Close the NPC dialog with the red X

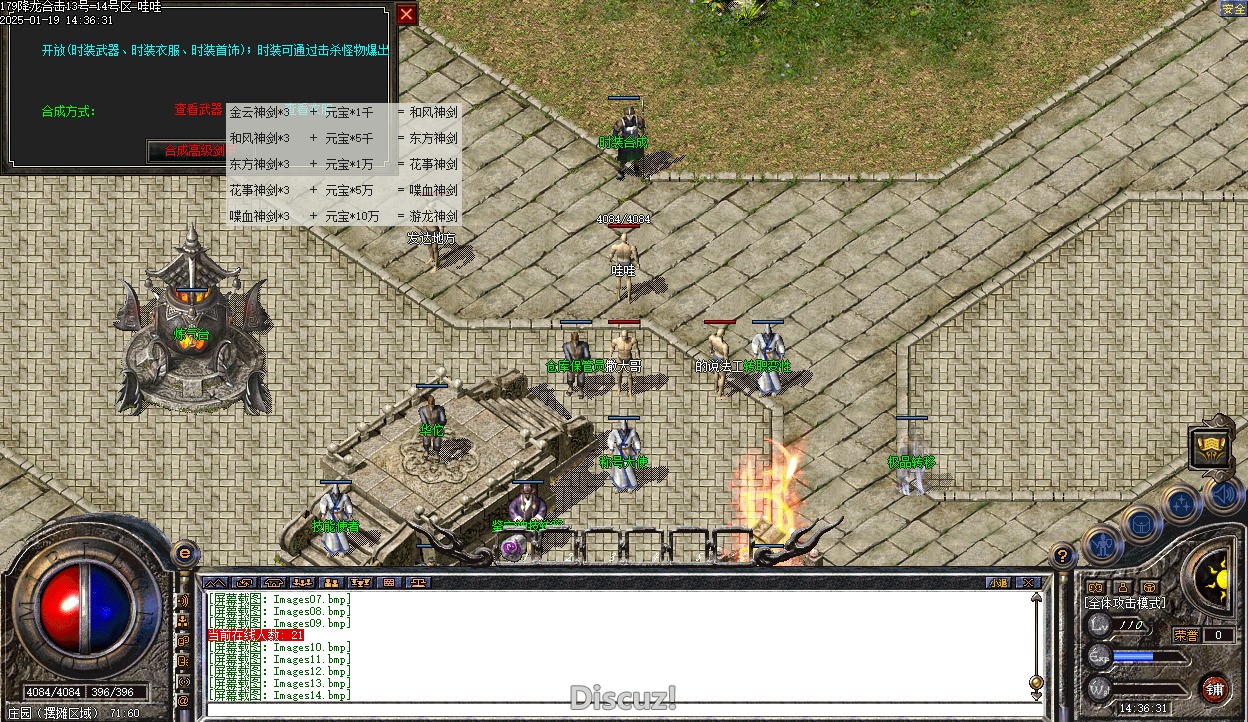tap(405, 14)
